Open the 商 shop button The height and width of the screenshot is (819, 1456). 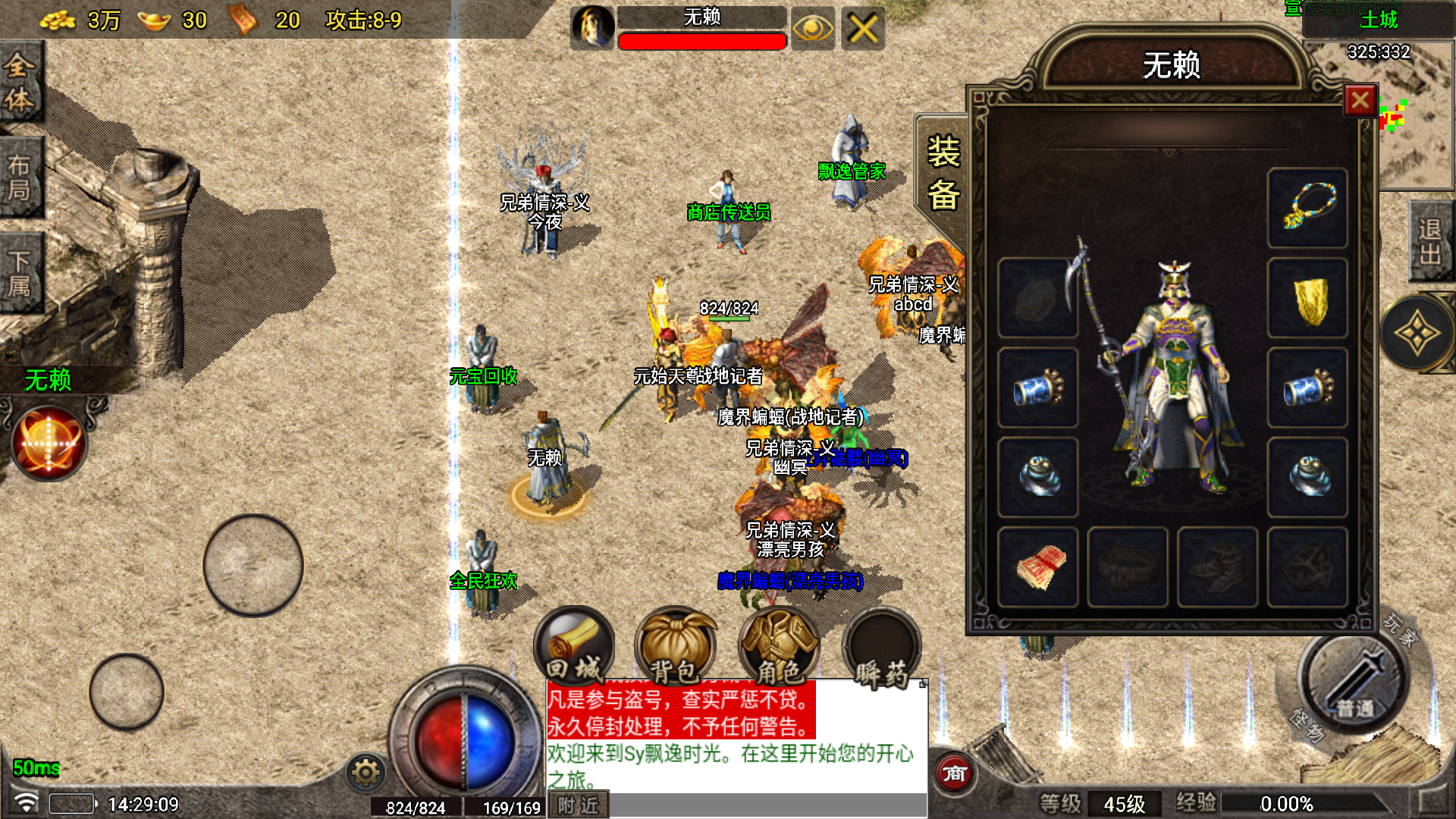[954, 773]
